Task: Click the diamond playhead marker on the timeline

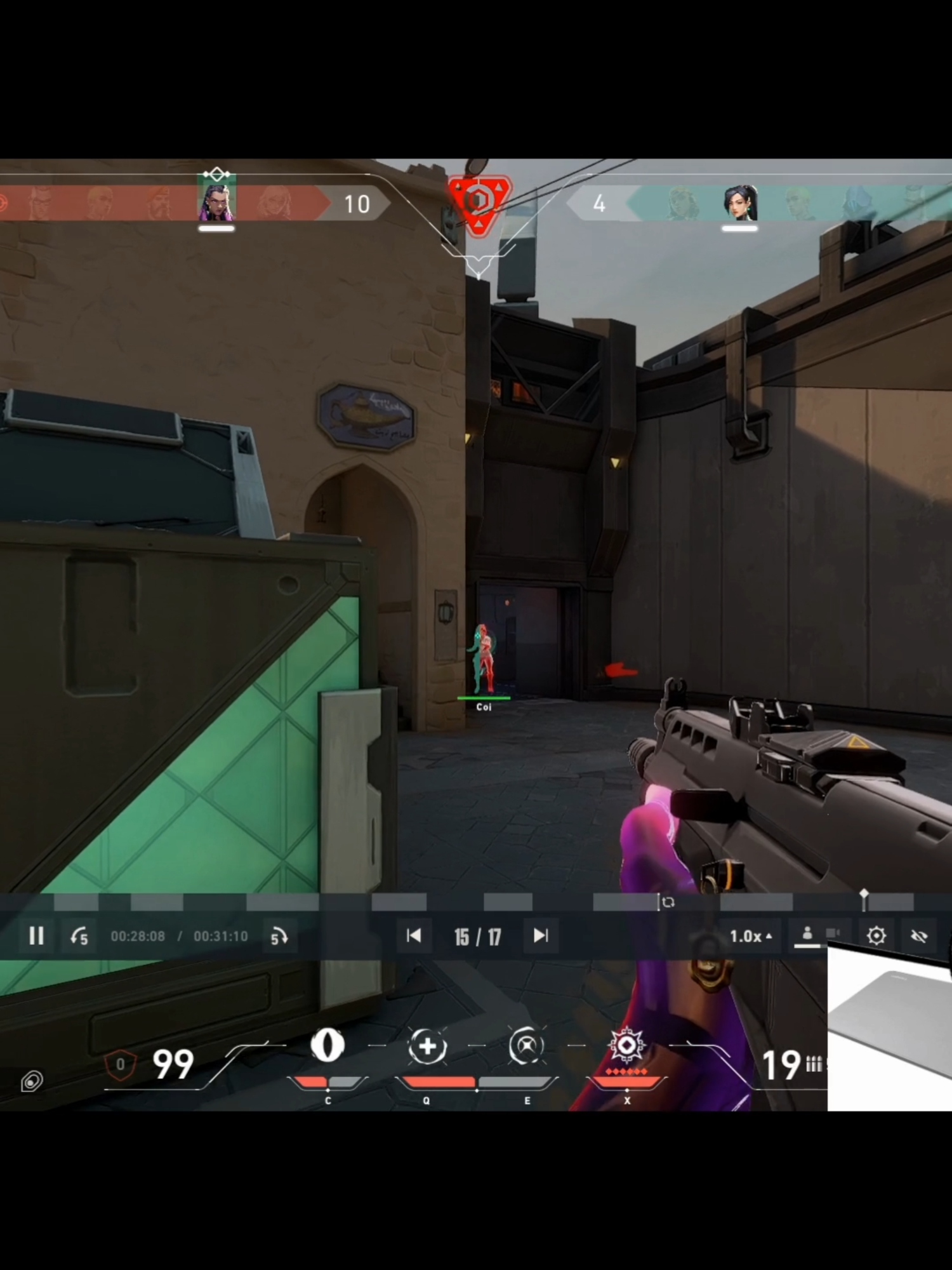Action: click(x=863, y=892)
